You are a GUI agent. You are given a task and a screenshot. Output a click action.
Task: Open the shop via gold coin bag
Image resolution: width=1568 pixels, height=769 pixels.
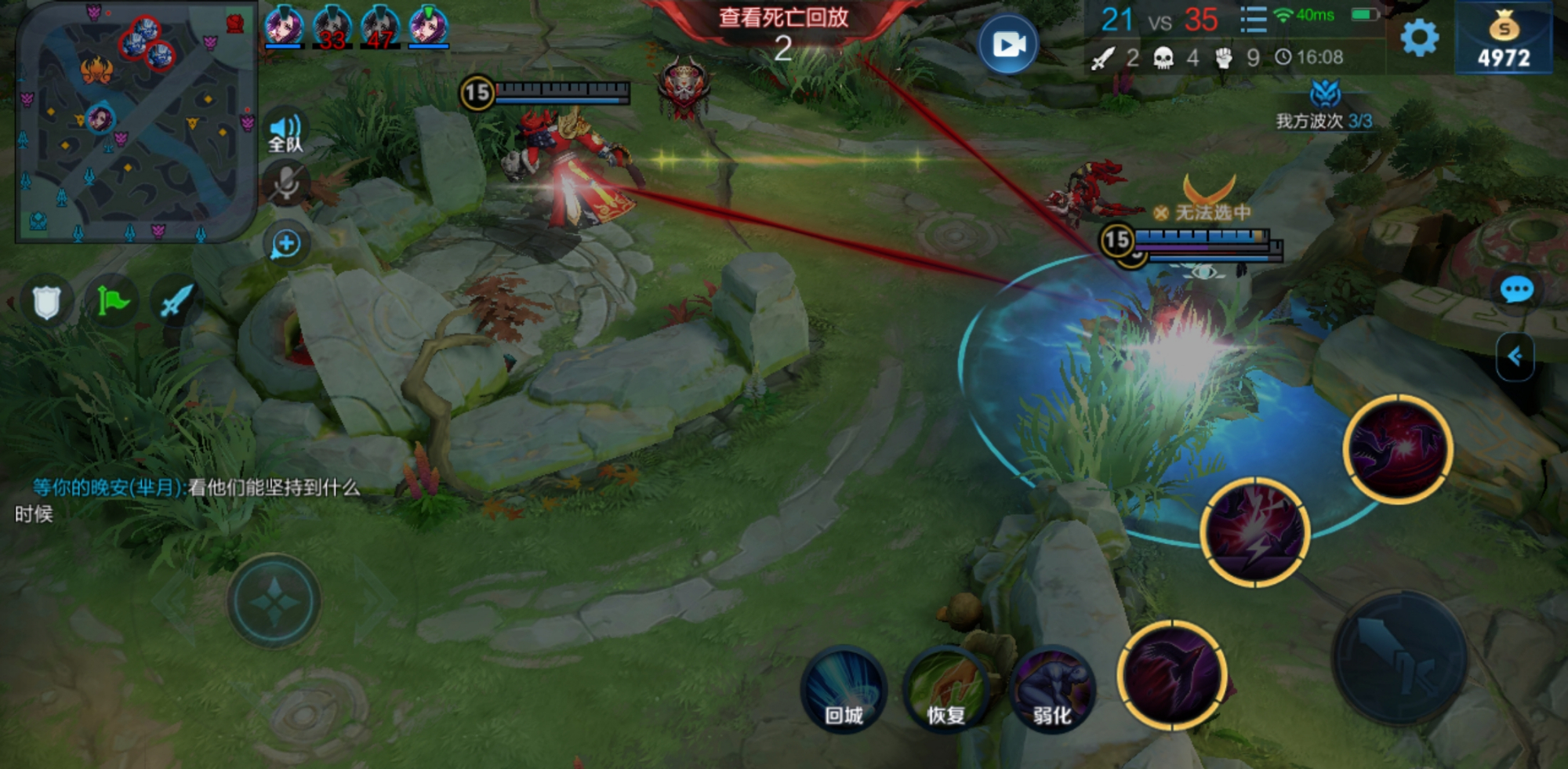(x=1504, y=39)
